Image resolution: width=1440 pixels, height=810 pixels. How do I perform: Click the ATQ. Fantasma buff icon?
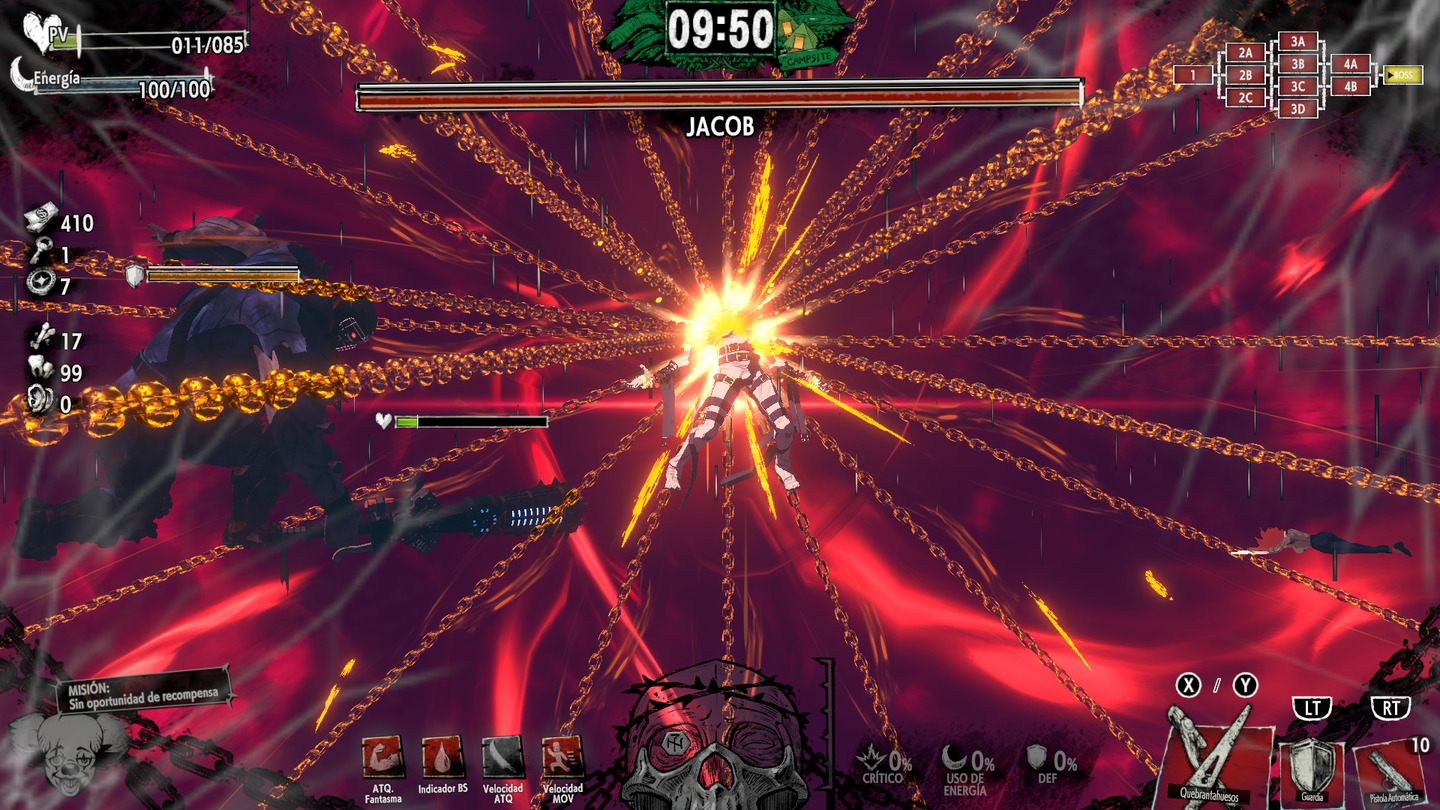tap(383, 757)
